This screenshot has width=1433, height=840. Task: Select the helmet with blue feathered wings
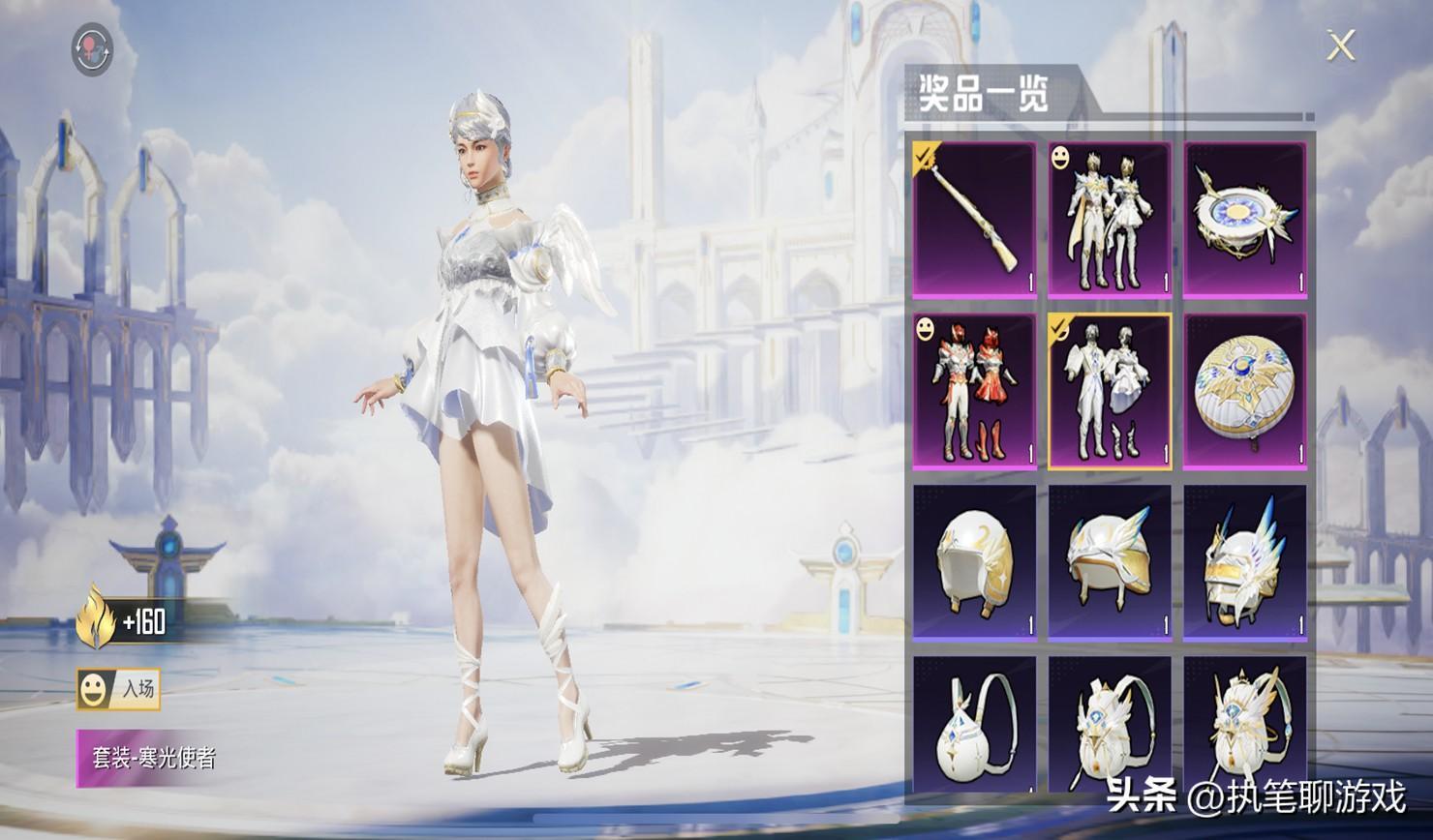click(x=1245, y=562)
